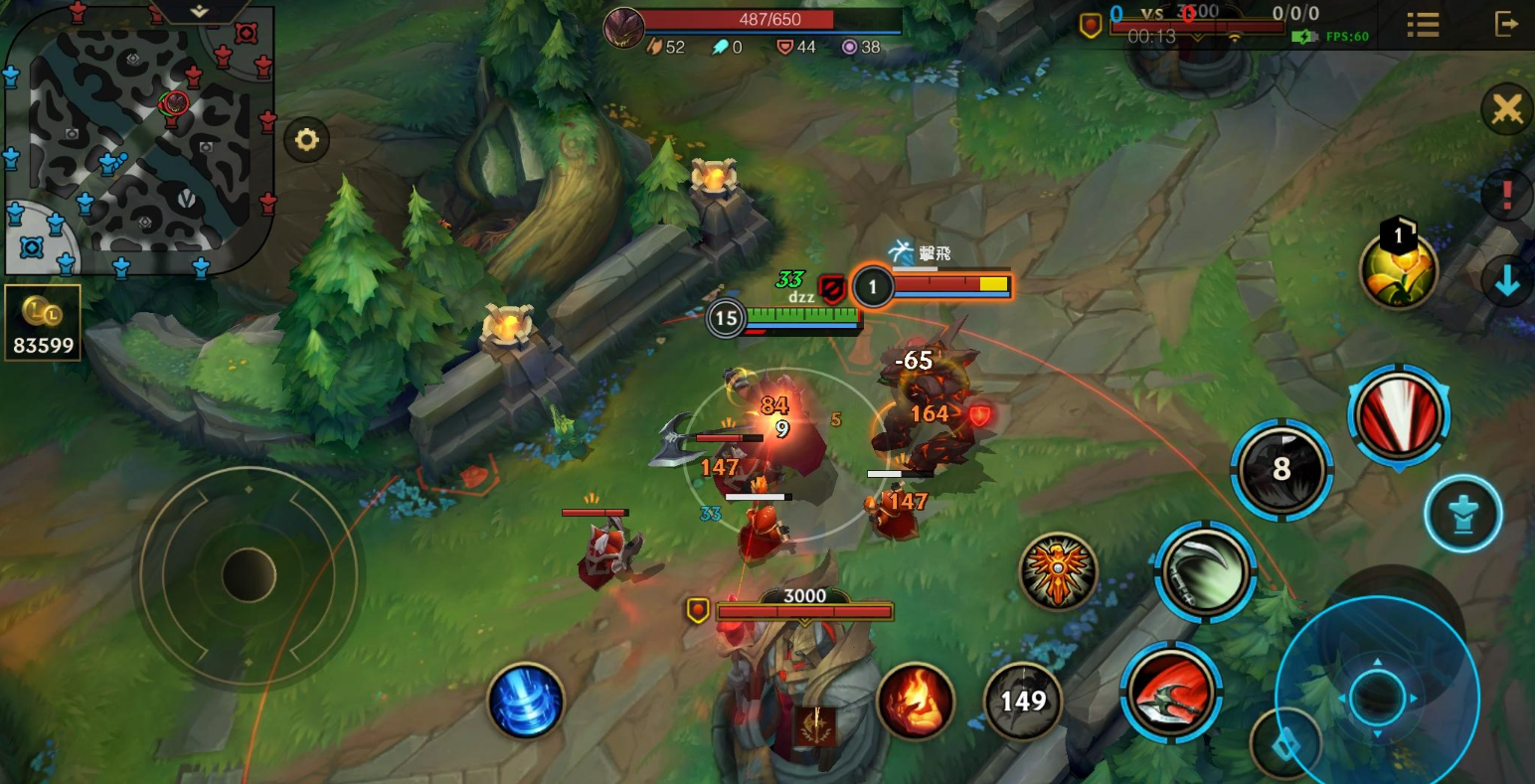This screenshot has width=1535, height=784.
Task: Cast the red axe ability
Action: pos(1170,692)
